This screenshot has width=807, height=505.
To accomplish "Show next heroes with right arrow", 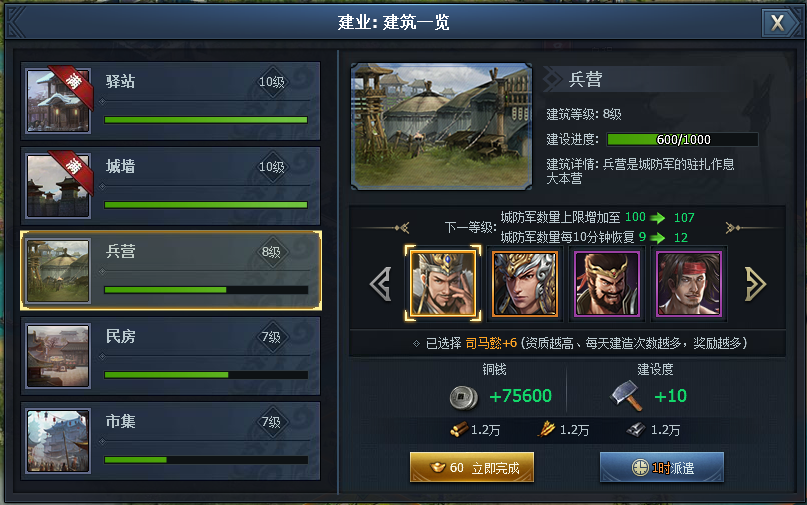I will pos(755,283).
